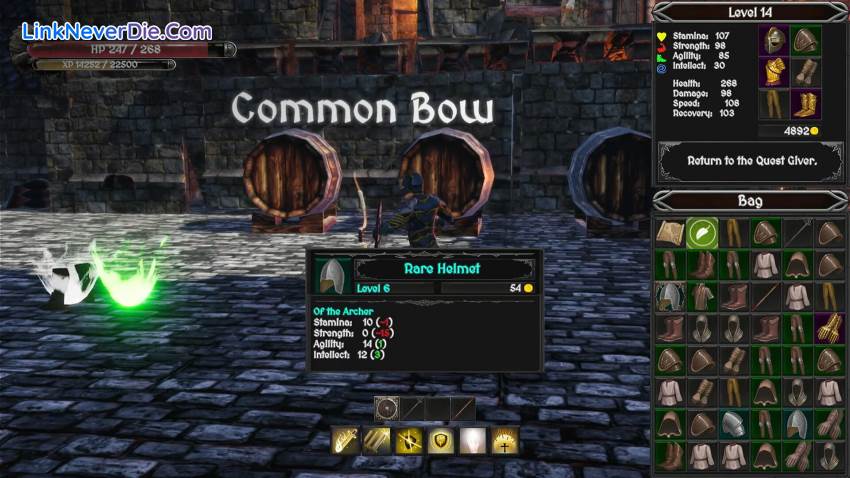Pick the golden gauntlets in the bag
This screenshot has width=850, height=478.
pyautogui.click(x=829, y=327)
